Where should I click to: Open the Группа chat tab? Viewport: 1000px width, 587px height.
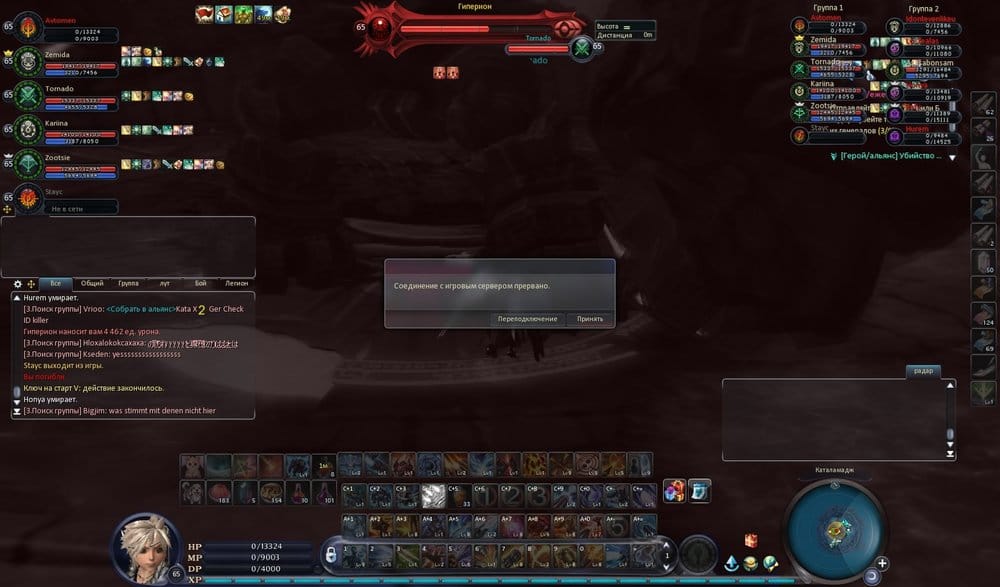128,284
